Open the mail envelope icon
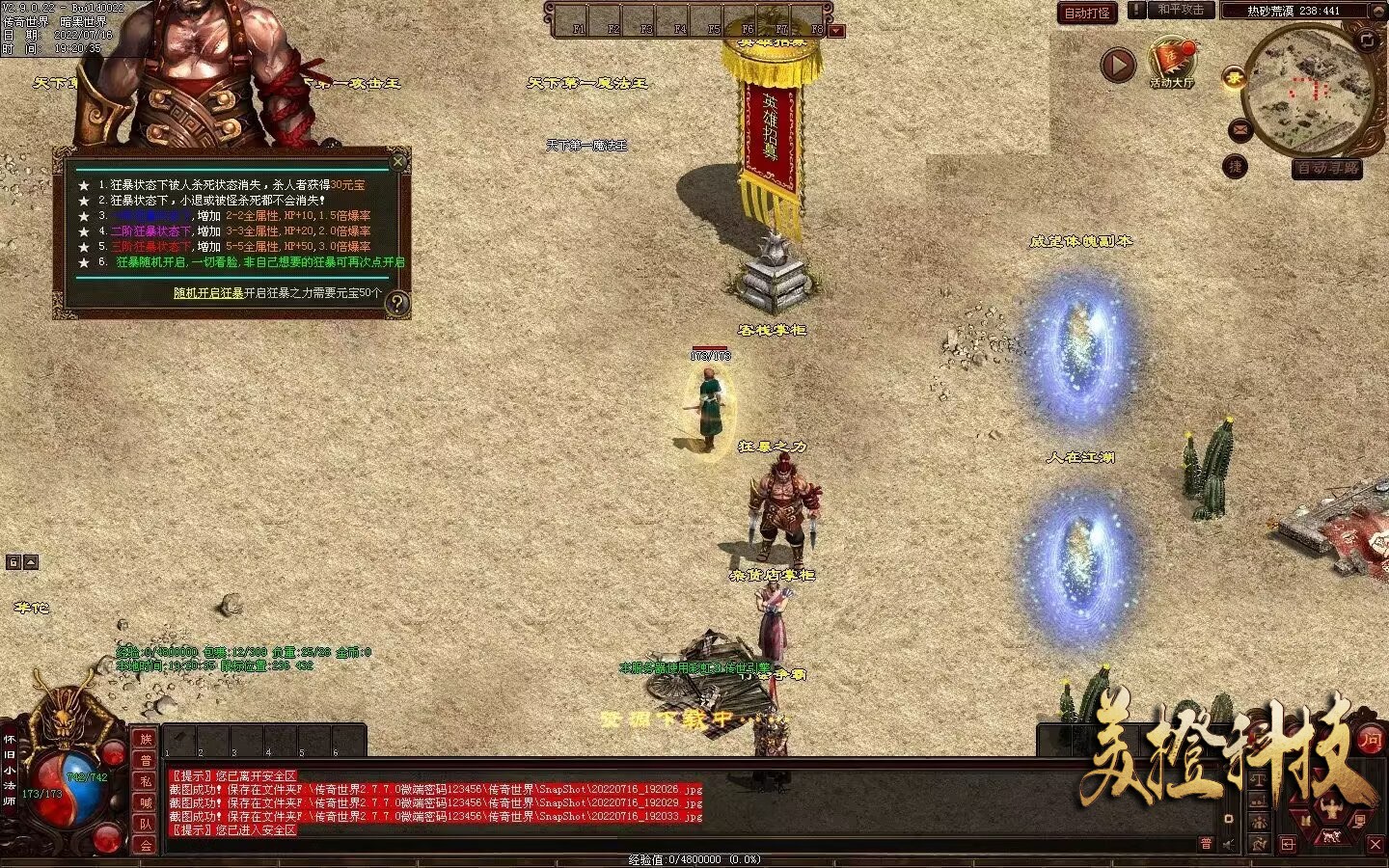This screenshot has width=1389, height=868. [1240, 130]
